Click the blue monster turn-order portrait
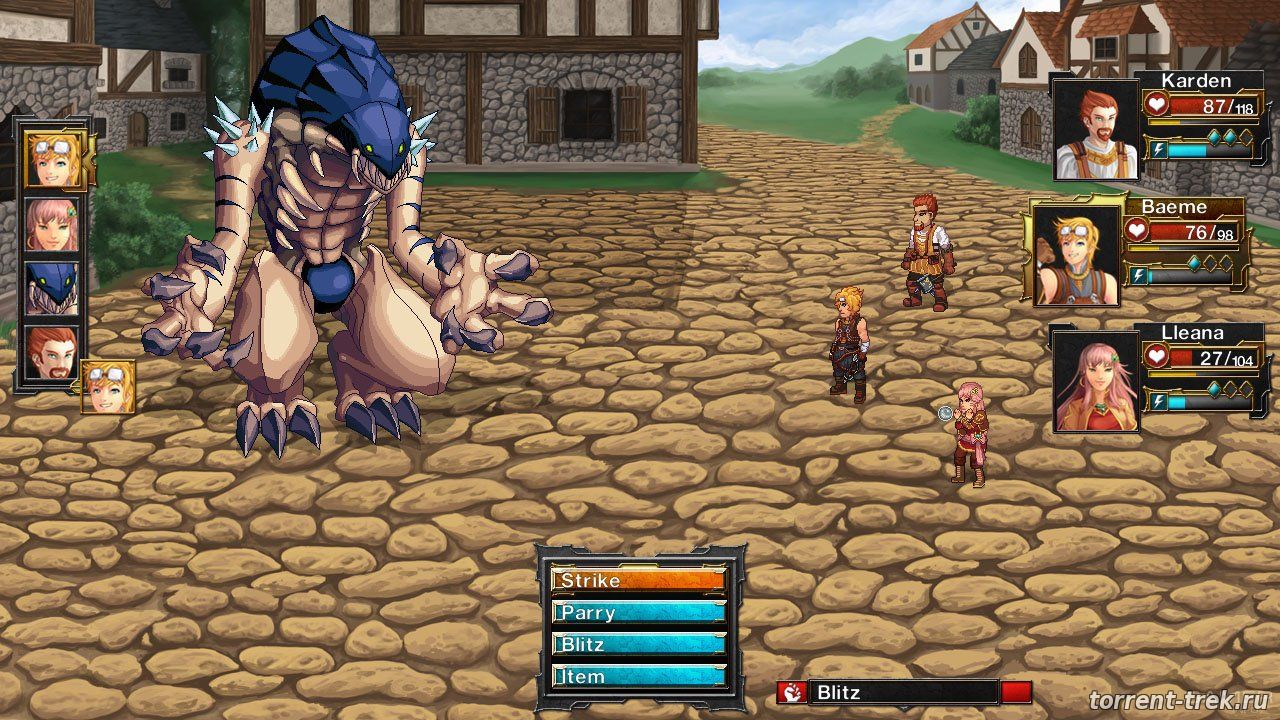Image resolution: width=1280 pixels, height=720 pixels. click(52, 288)
